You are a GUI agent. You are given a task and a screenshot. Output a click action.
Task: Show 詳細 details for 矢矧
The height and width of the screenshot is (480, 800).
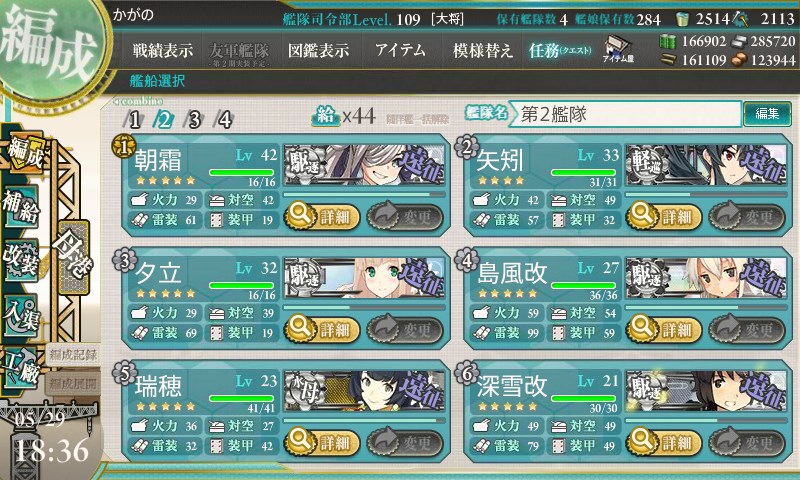[x=660, y=213]
